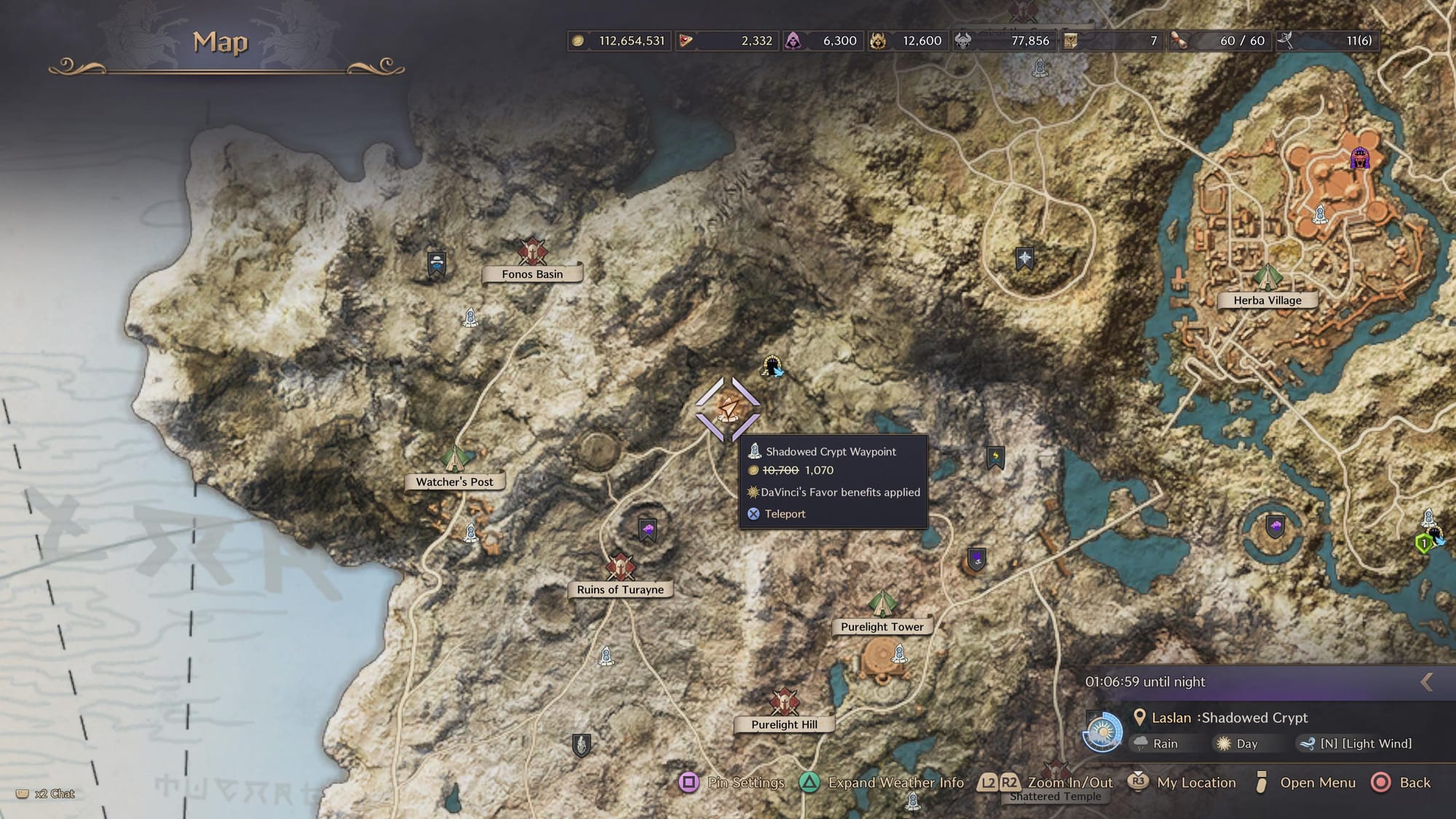Image resolution: width=1456 pixels, height=819 pixels.
Task: Click Open Menu option
Action: [1305, 783]
